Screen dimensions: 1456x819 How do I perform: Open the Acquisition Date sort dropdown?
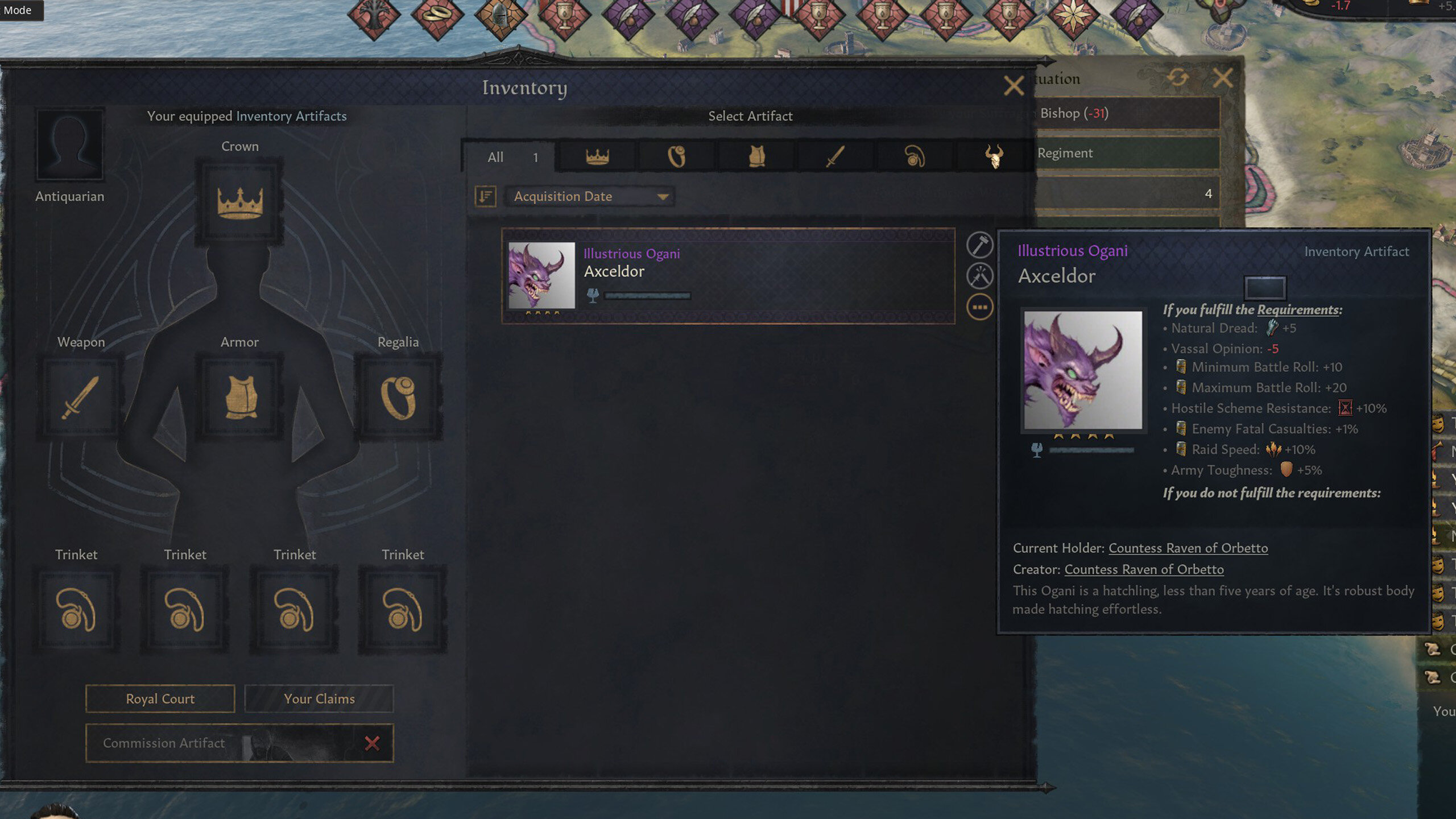click(x=590, y=196)
